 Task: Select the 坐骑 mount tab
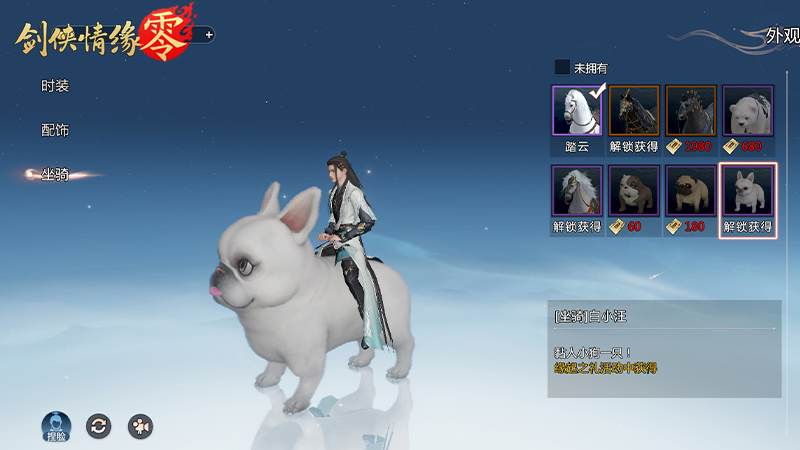pos(55,174)
